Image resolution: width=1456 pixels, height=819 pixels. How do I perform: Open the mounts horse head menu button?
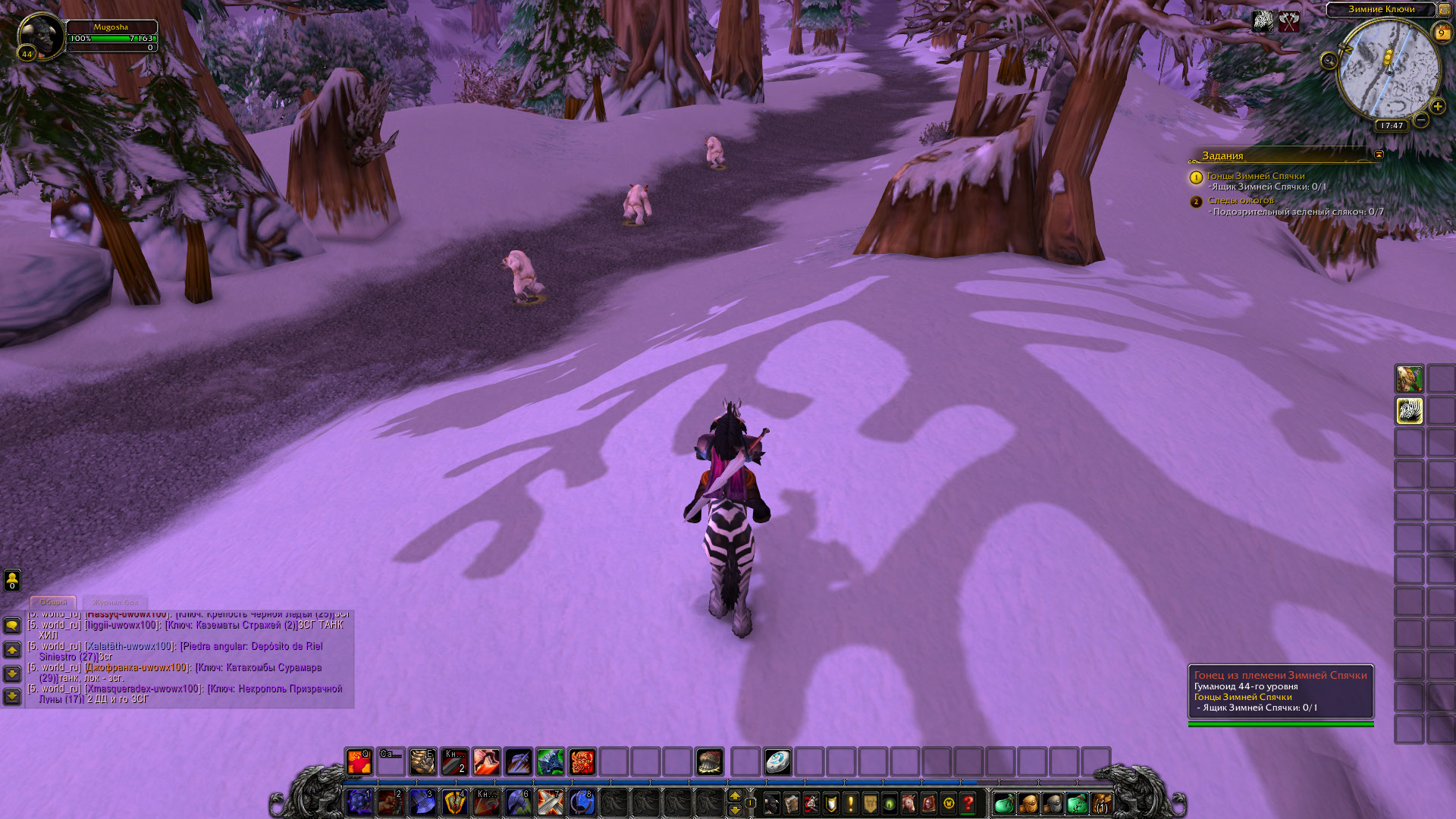coord(909,802)
